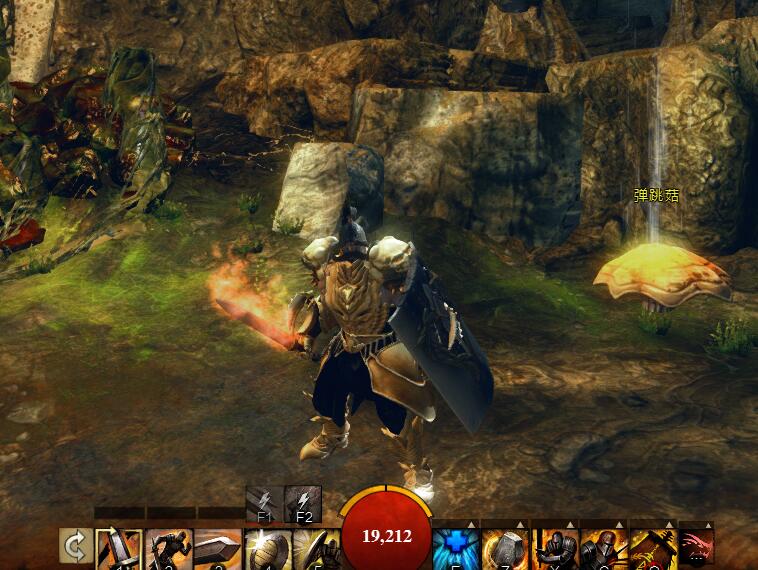758x570 pixels.
Task: Use the blue cross healing skill
Action: coord(456,550)
